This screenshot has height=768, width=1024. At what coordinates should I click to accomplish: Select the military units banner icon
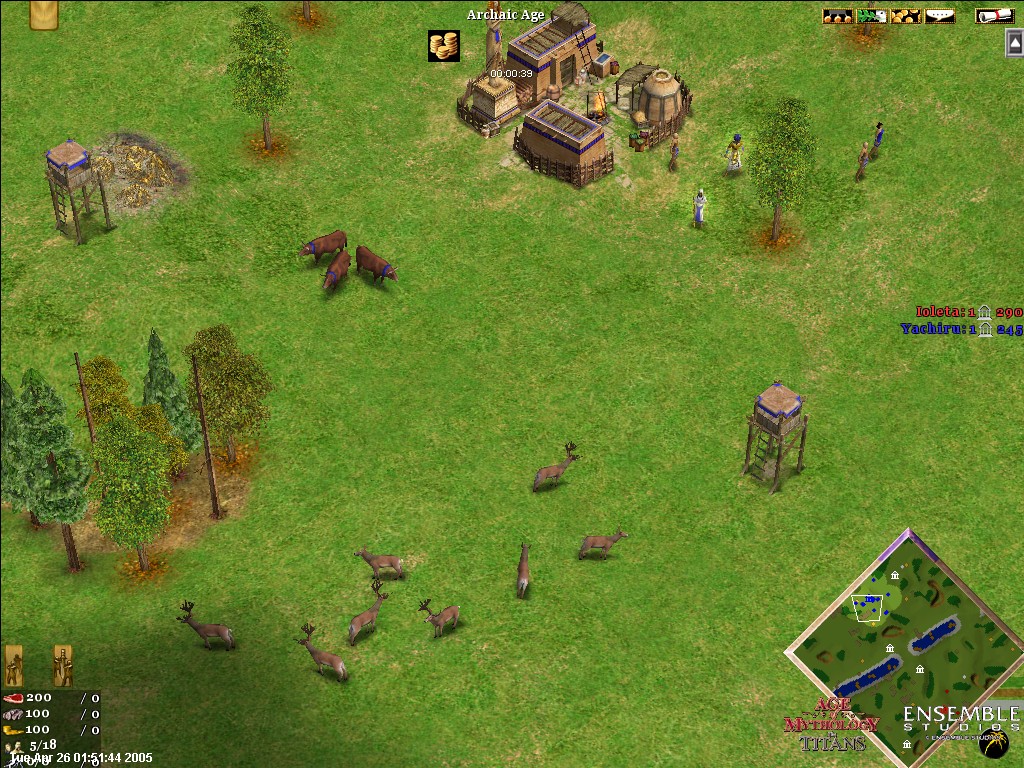click(62, 664)
